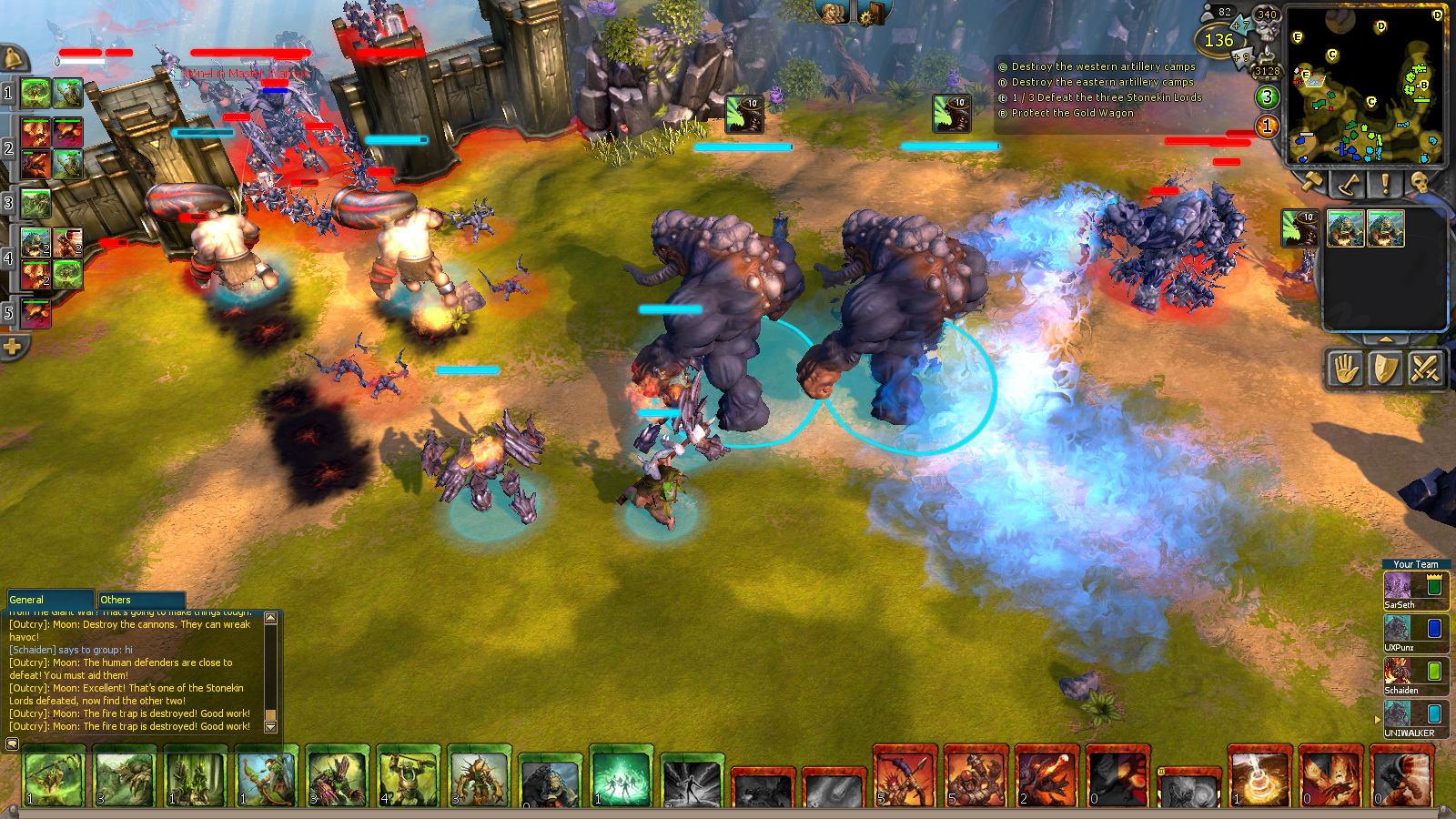Switch to the Others chat tab
Image resolution: width=1456 pixels, height=819 pixels.
pos(140,600)
